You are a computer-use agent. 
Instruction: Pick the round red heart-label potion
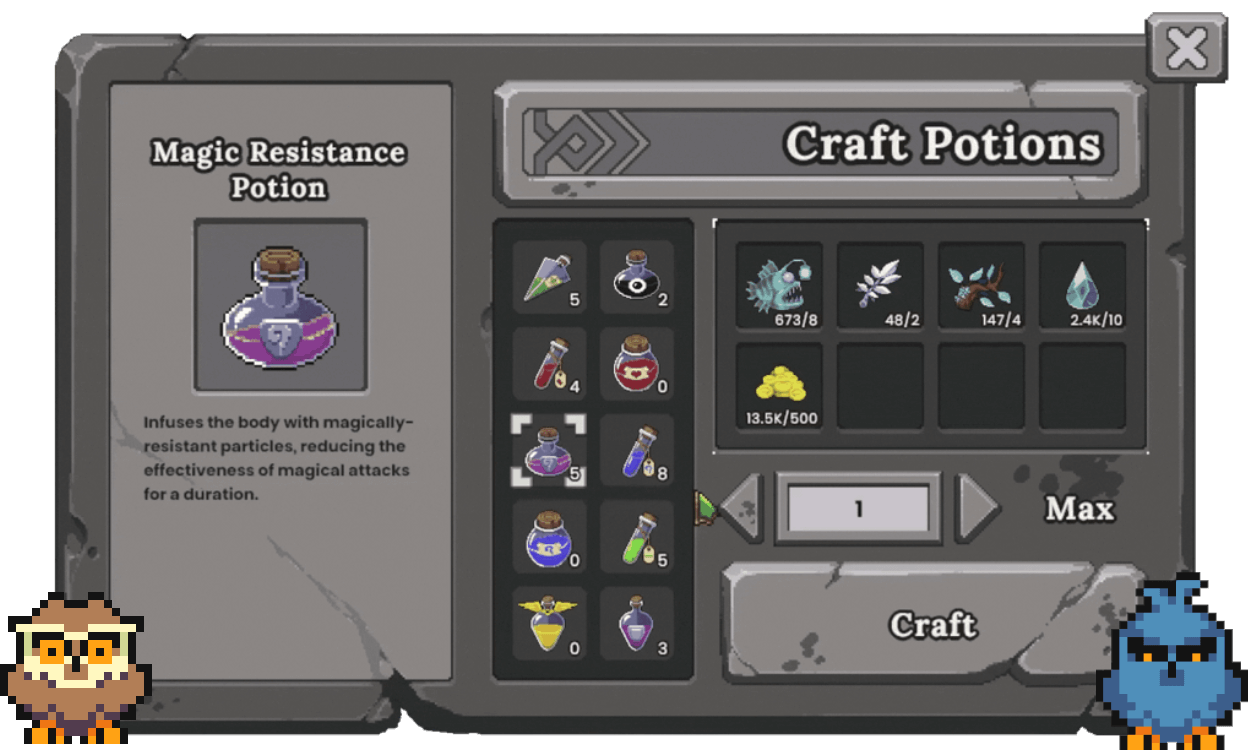click(x=637, y=364)
